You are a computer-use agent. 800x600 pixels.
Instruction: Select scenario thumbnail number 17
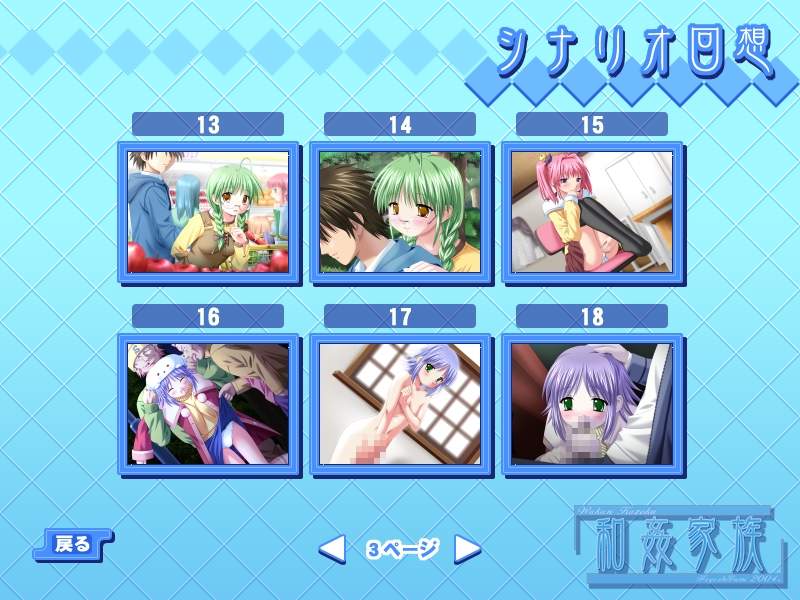[x=400, y=404]
